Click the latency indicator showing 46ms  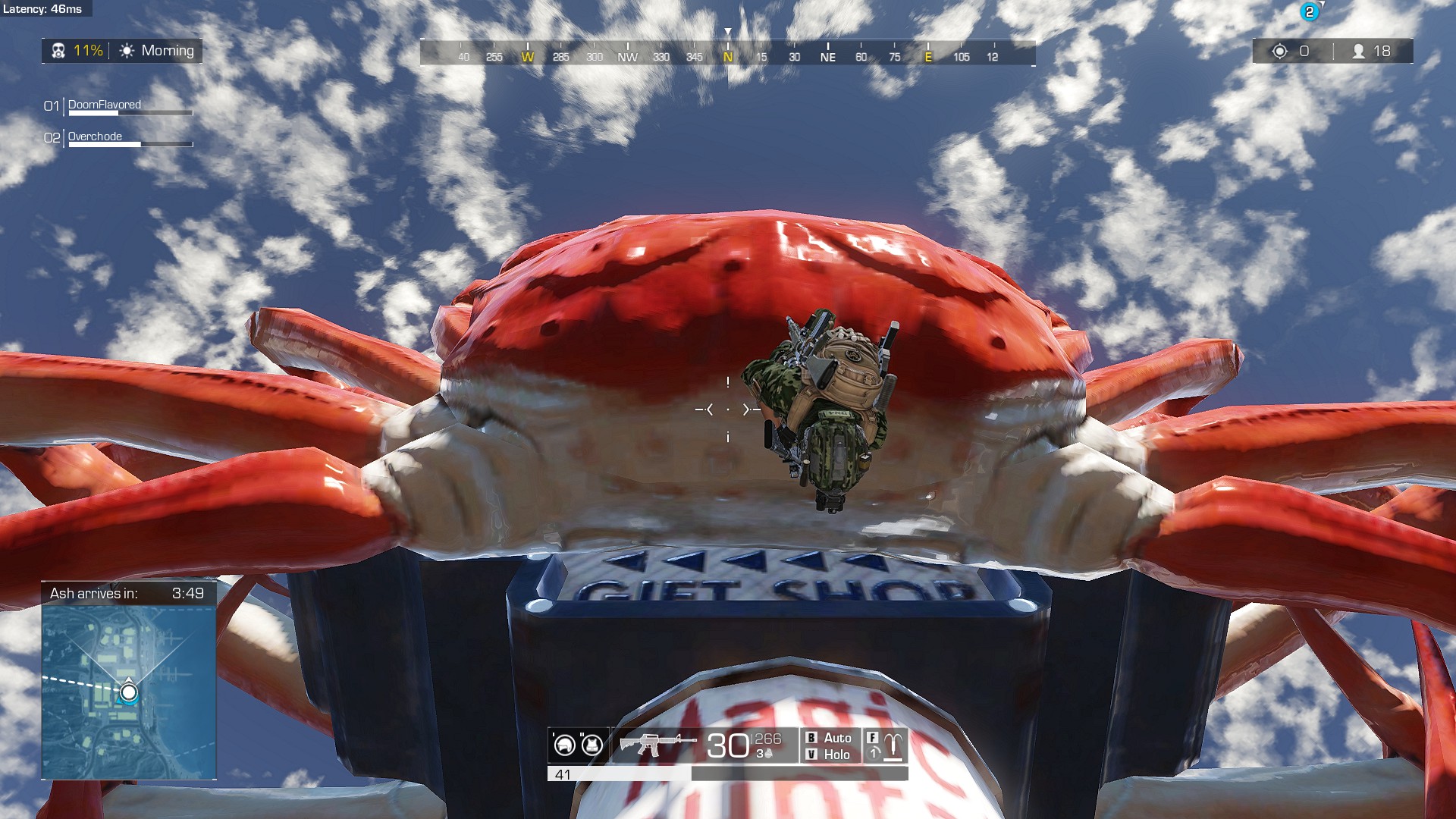pyautogui.click(x=42, y=10)
